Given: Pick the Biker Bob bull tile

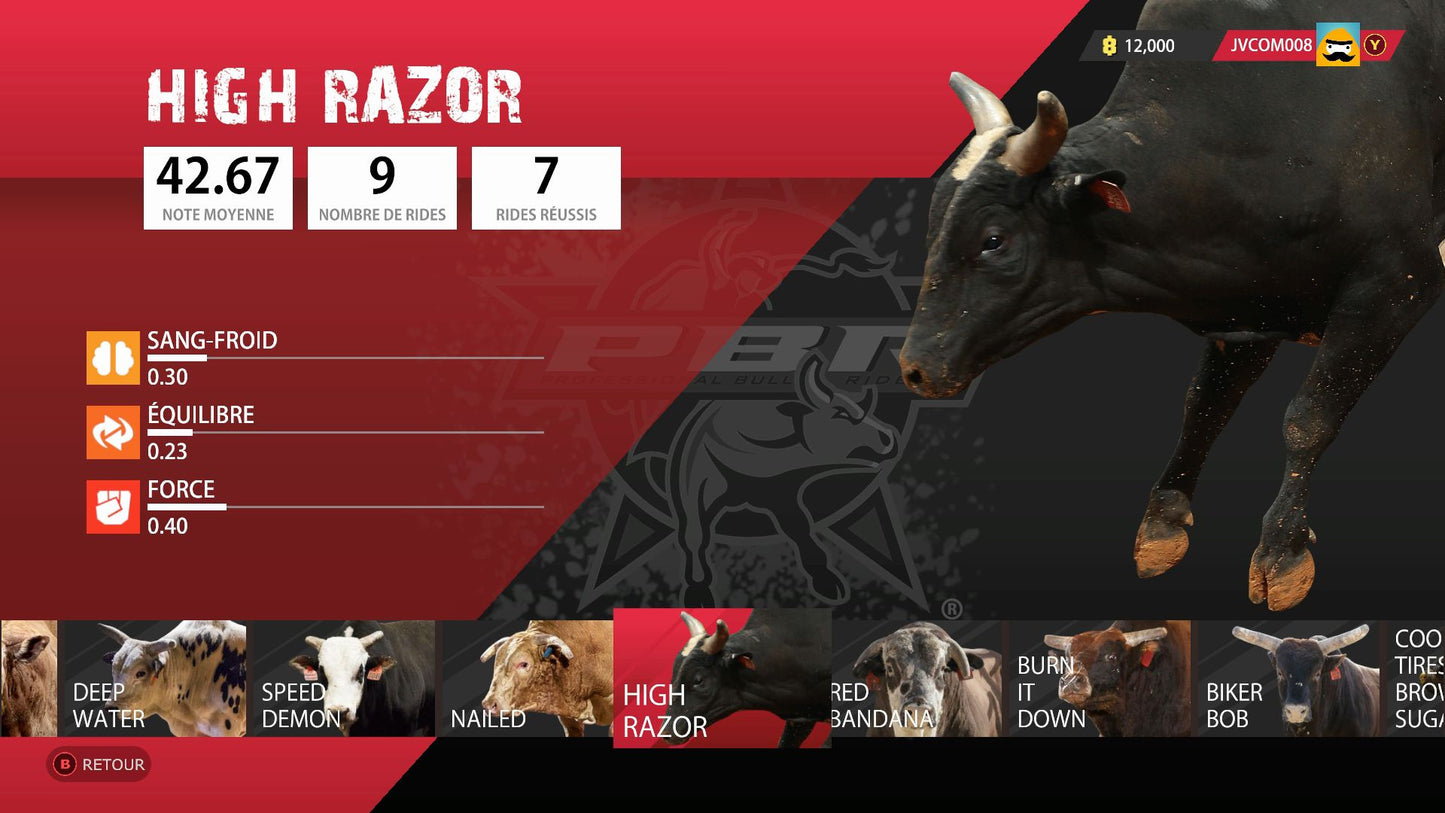Looking at the screenshot, I should coord(1289,679).
